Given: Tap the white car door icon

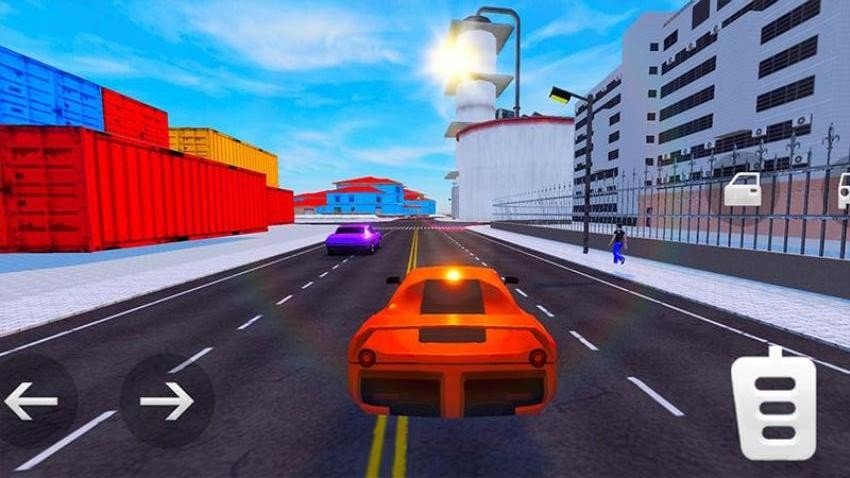Looking at the screenshot, I should coord(742,189).
